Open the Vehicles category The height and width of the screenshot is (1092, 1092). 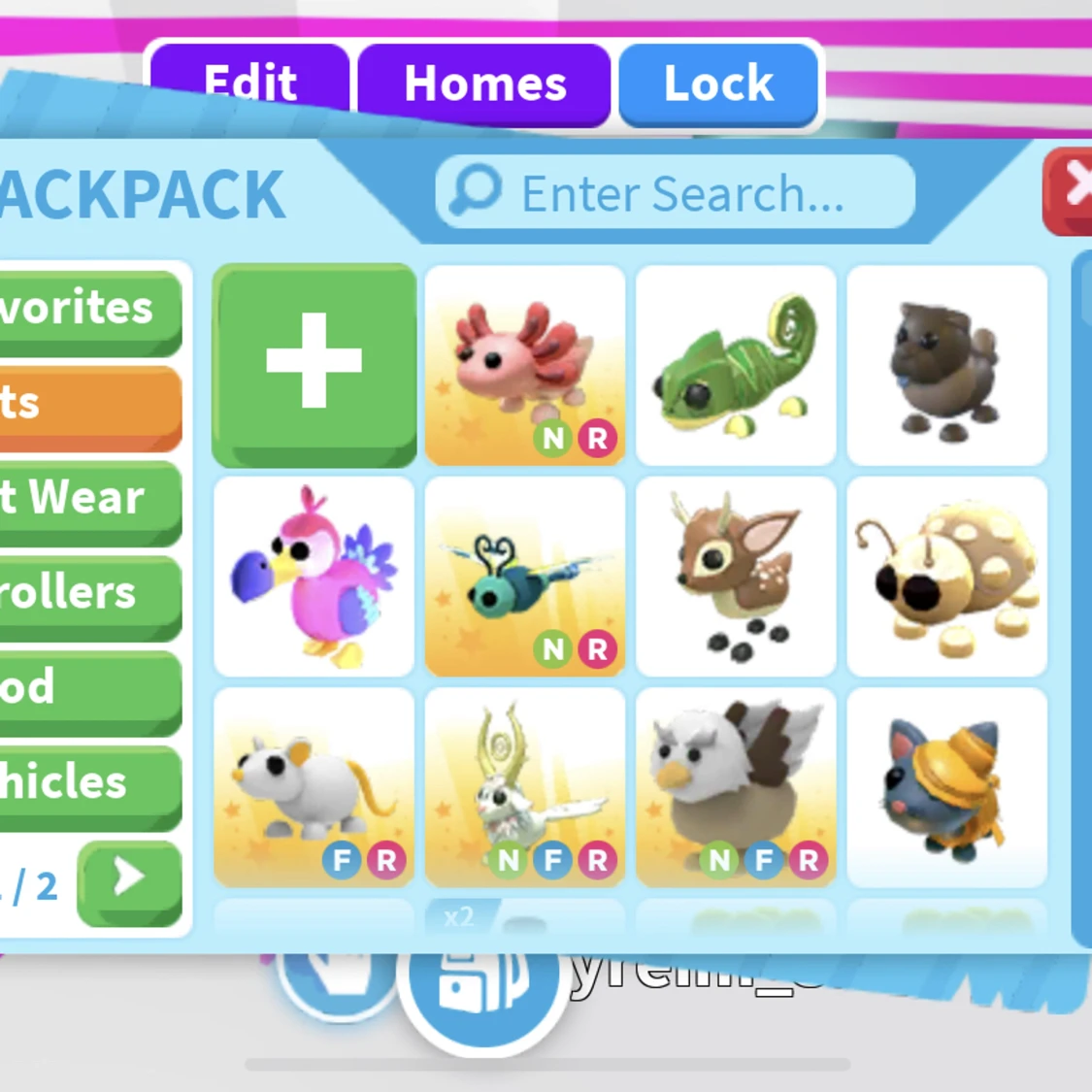(x=89, y=782)
